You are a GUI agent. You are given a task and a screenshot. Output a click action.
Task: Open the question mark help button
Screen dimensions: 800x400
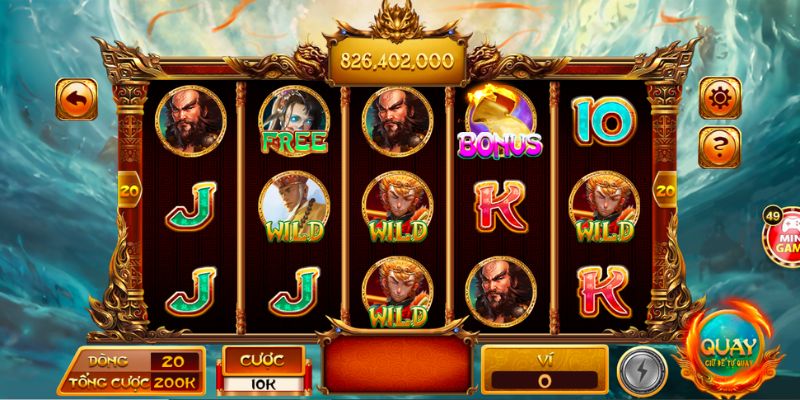tap(720, 147)
